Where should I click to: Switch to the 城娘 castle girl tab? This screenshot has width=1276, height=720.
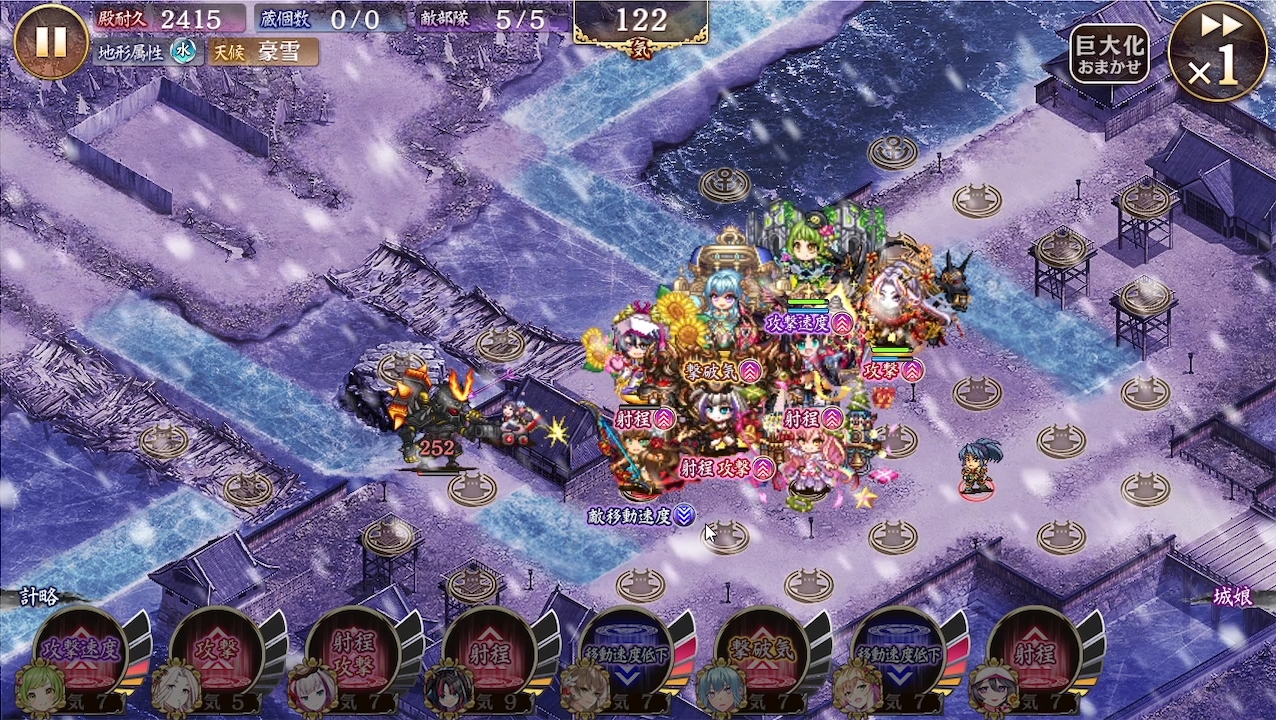(x=1232, y=598)
